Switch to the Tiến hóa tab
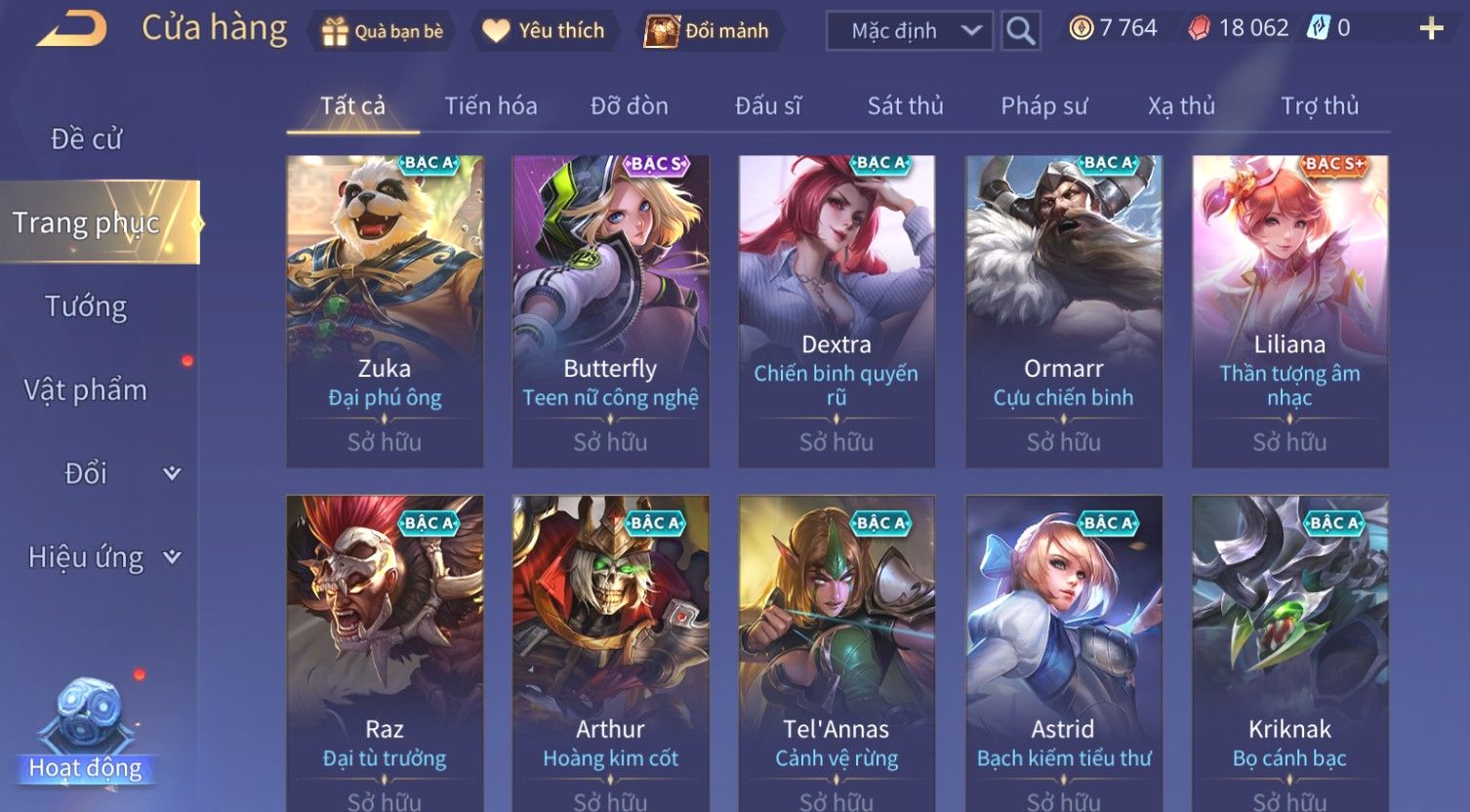The height and width of the screenshot is (812, 1470). click(491, 105)
